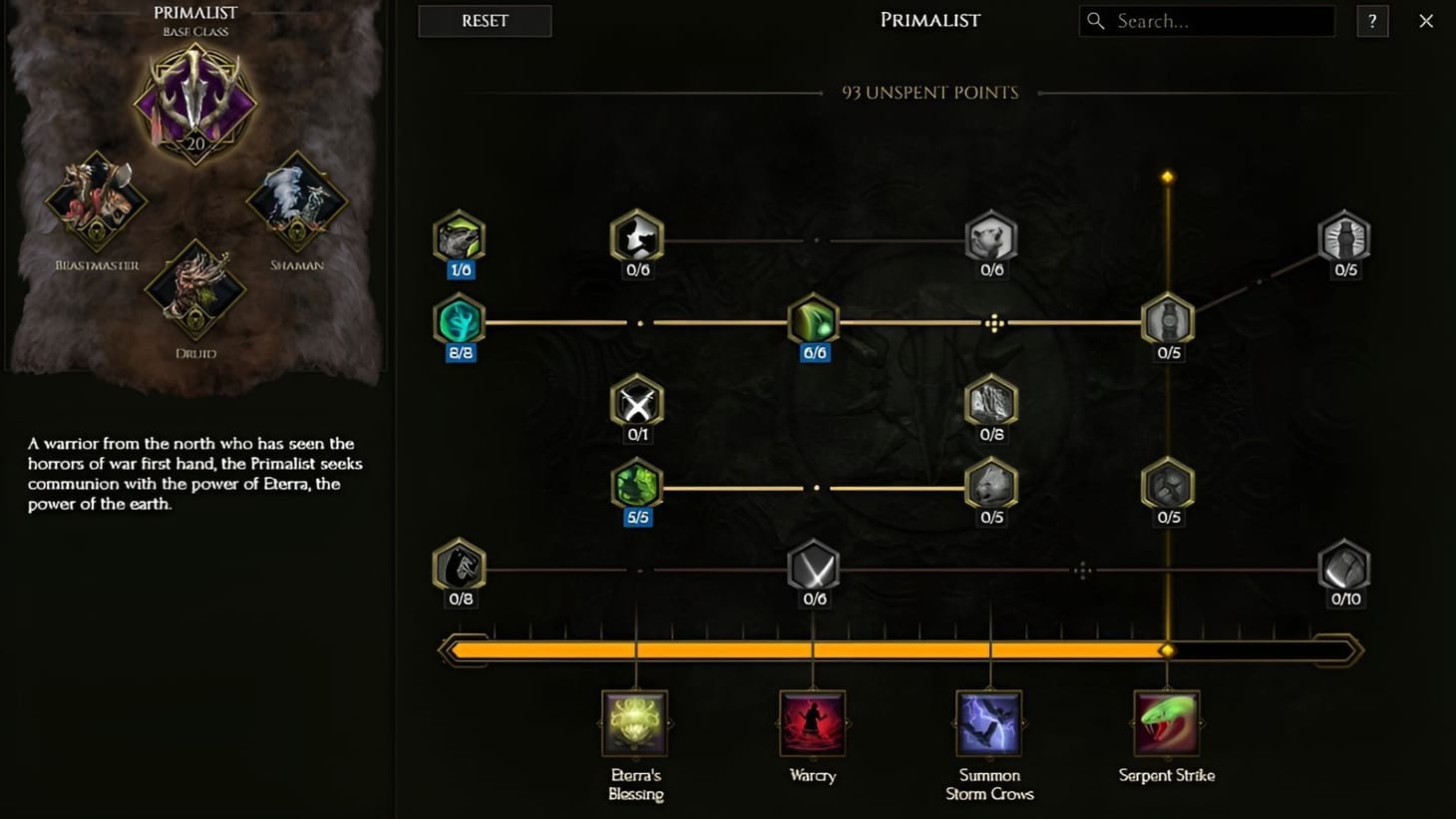Screen dimensions: 1456x819
Task: Select the Serpent Strike skill icon
Action: [1167, 725]
